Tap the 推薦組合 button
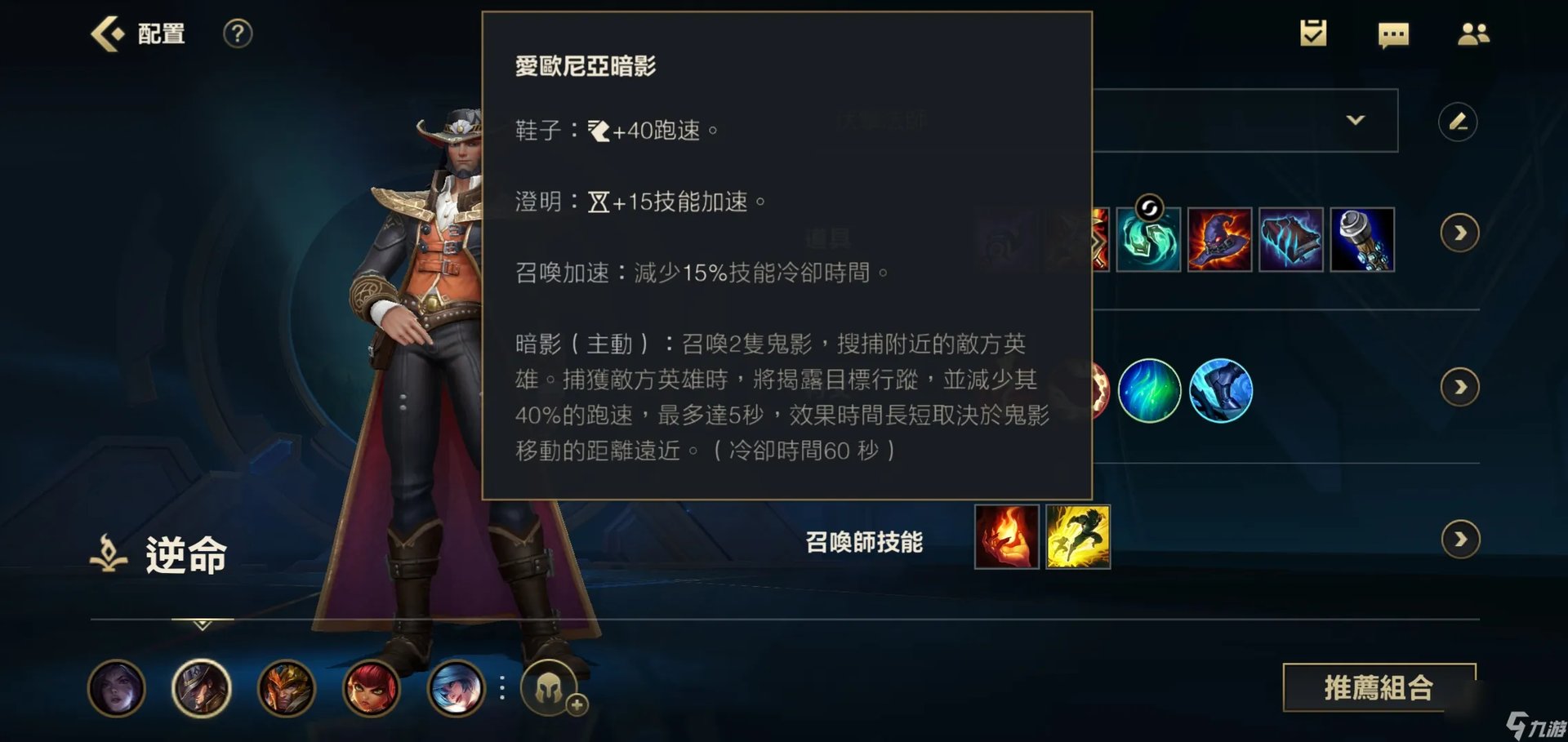The image size is (1568, 742). (x=1380, y=688)
